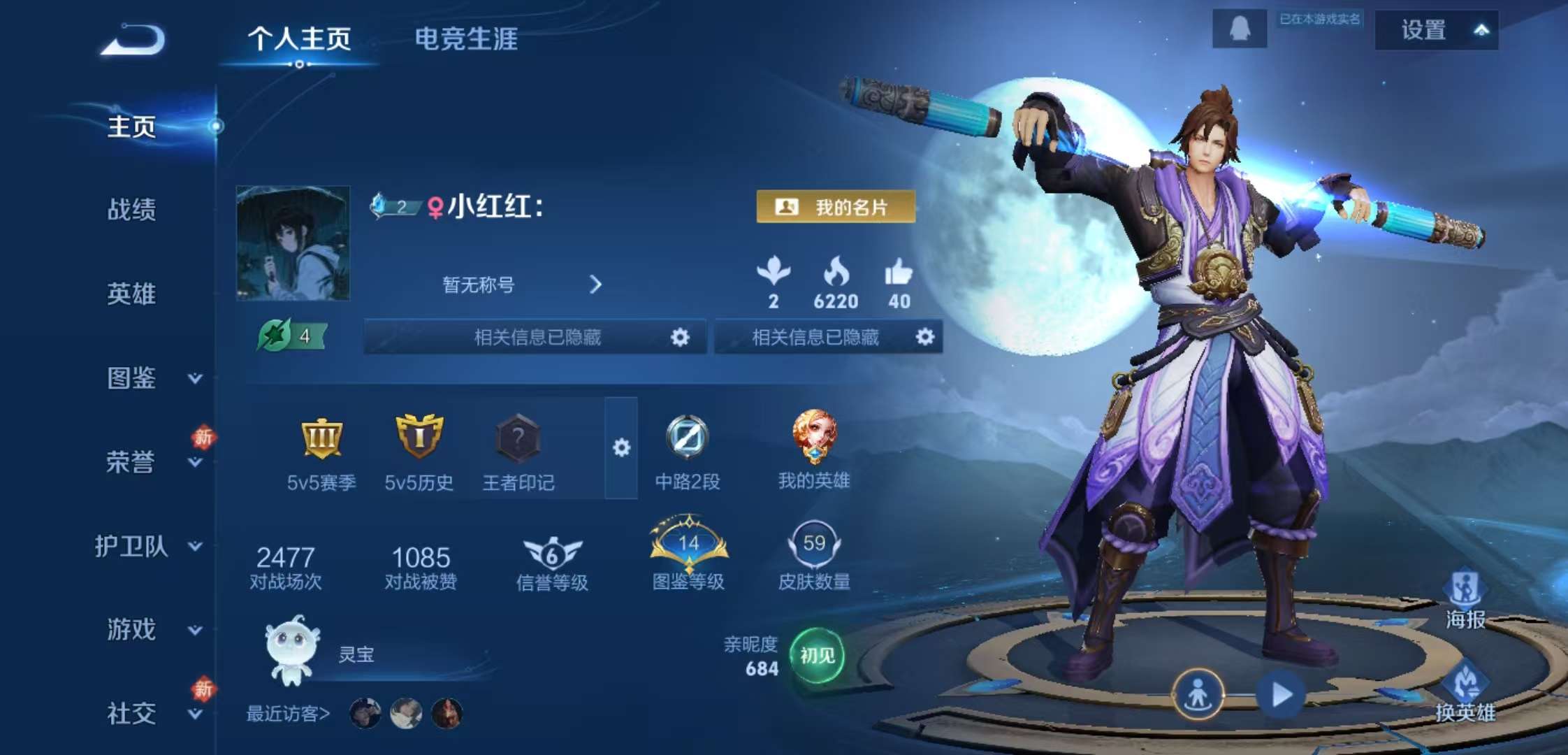This screenshot has width=1568, height=755.
Task: Open the 图鉴等级 level 14 badge
Action: (688, 545)
